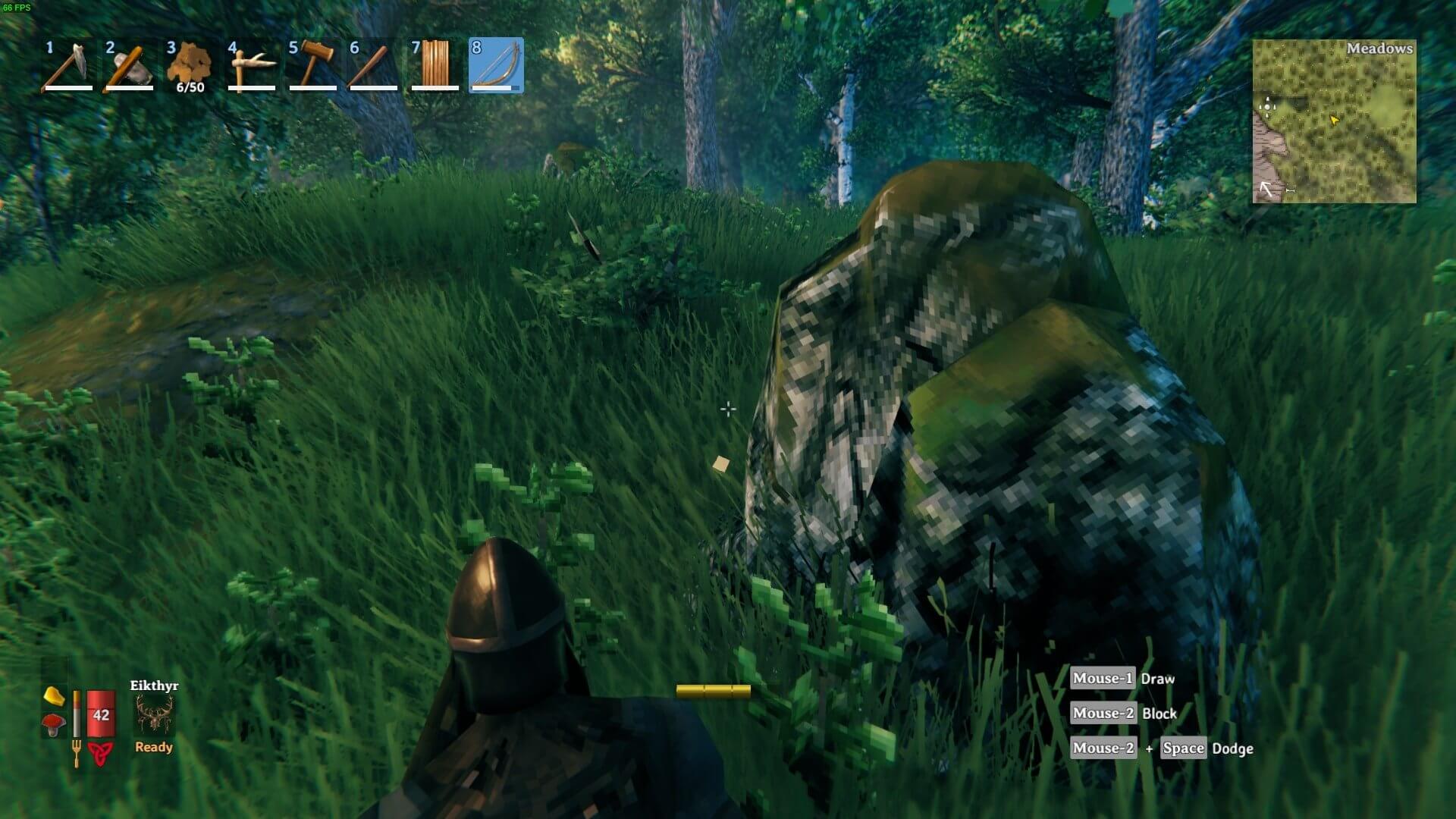Equip the antler pickaxe in slot 4
1456x819 pixels.
pyautogui.click(x=252, y=65)
